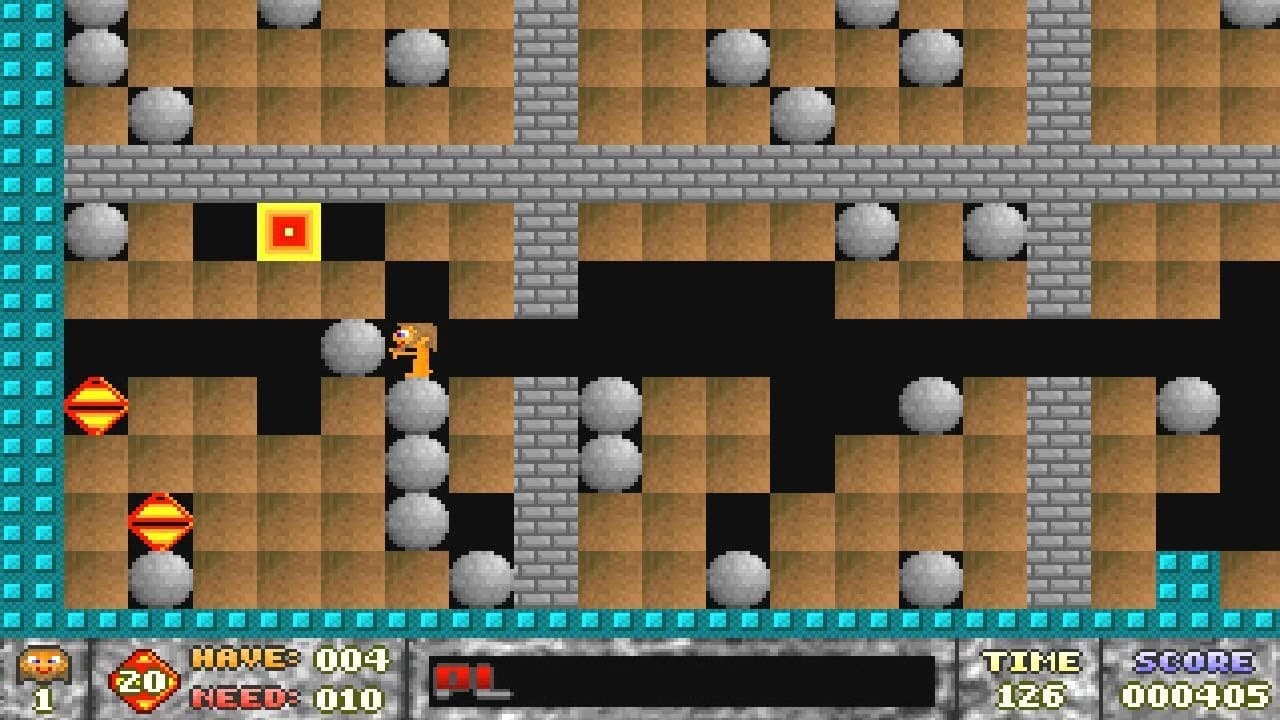Select the glowing red bomb square near top left
1280x720 pixels.
click(288, 229)
